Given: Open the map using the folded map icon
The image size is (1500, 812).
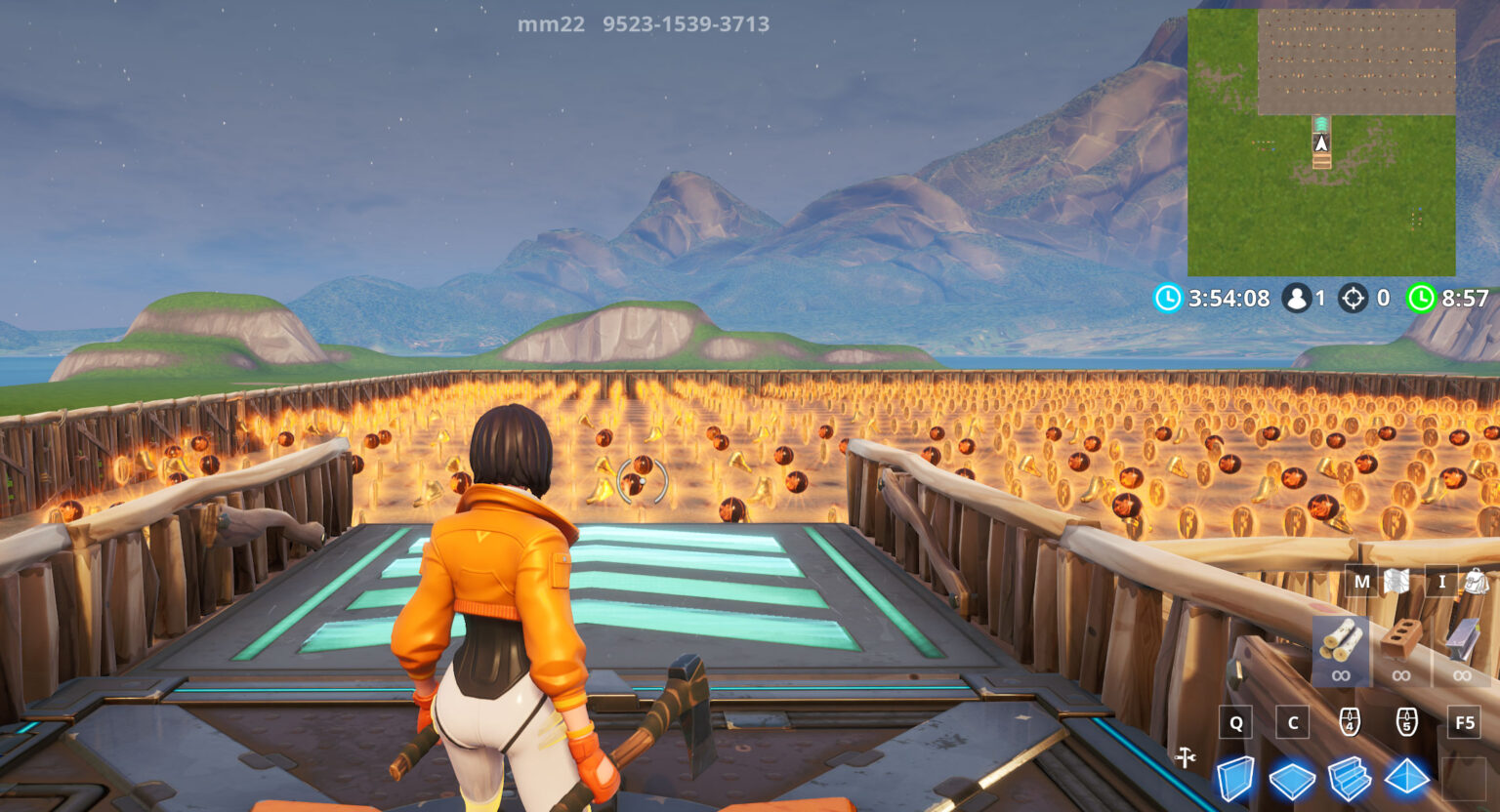Looking at the screenshot, I should (1398, 582).
